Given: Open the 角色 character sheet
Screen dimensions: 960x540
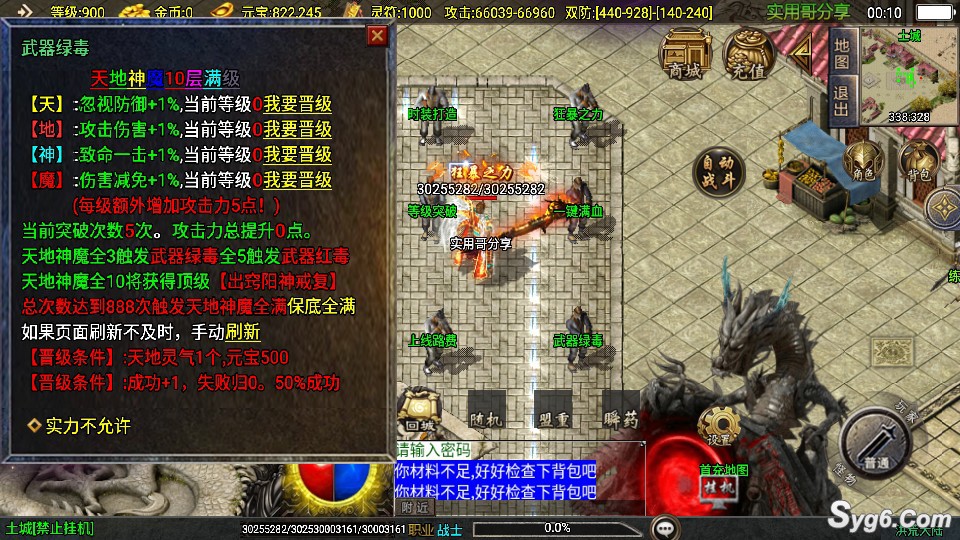Looking at the screenshot, I should point(862,164).
